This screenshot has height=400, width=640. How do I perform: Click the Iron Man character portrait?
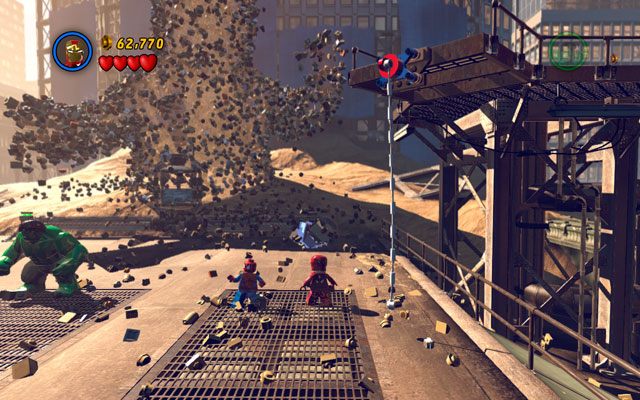tap(72, 51)
